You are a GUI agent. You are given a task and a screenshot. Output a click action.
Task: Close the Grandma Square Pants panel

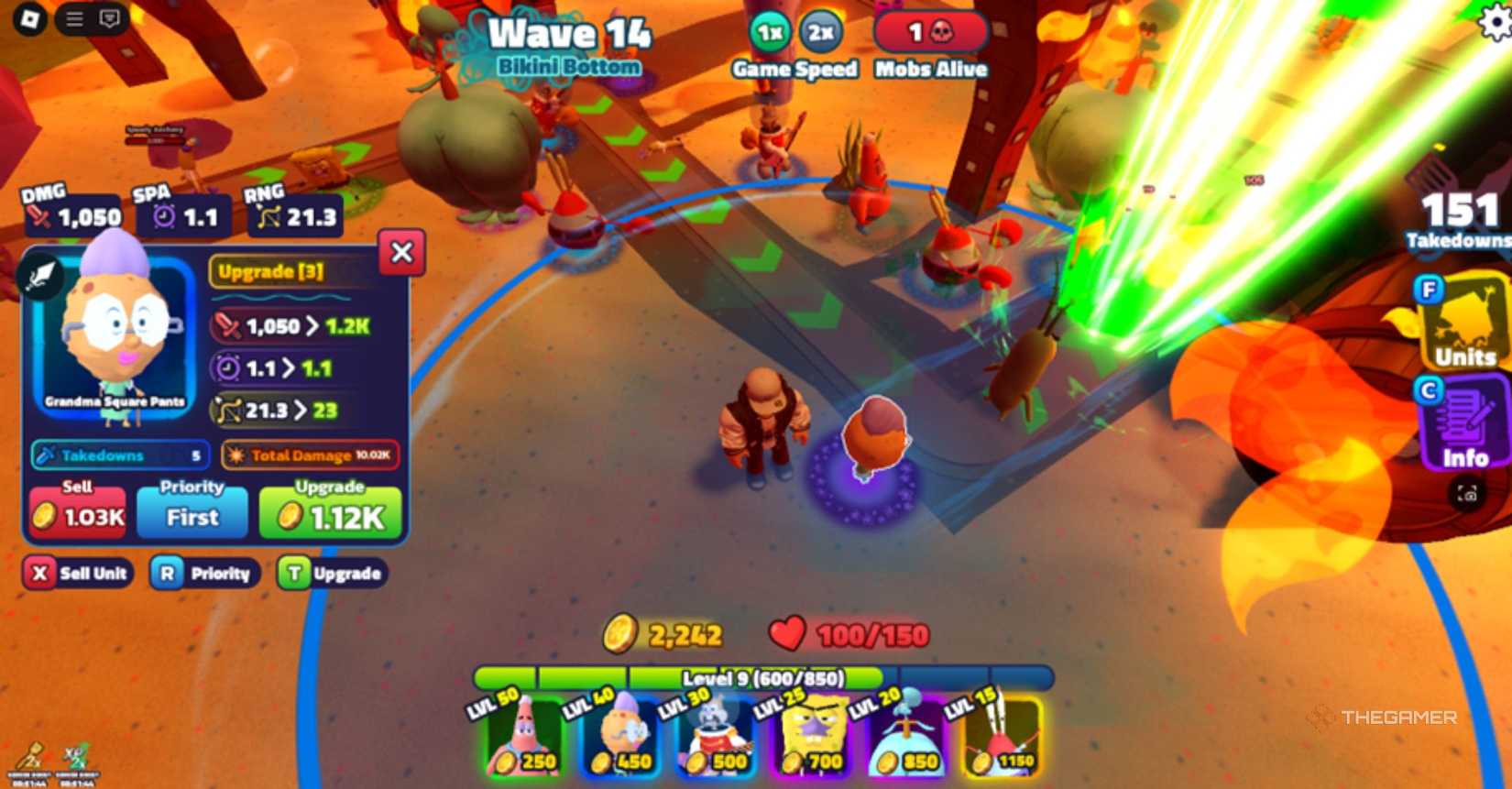point(400,254)
